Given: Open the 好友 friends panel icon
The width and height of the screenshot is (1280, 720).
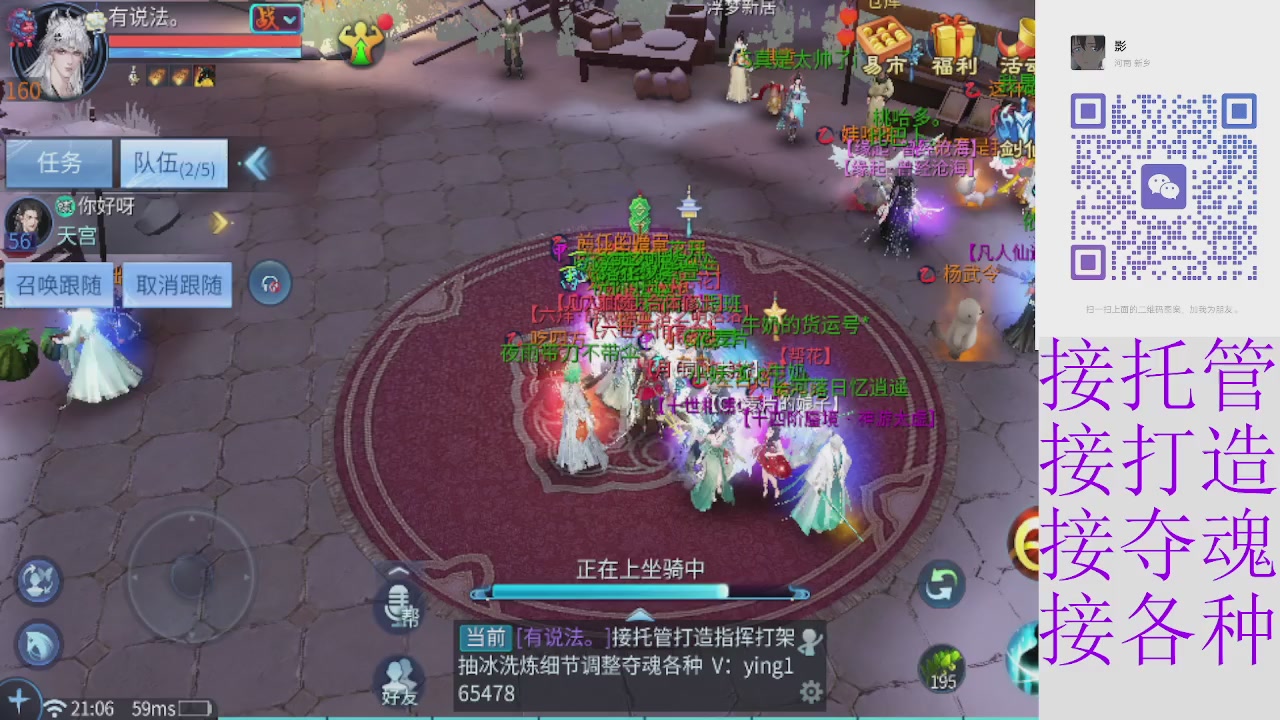Looking at the screenshot, I should click(398, 672).
